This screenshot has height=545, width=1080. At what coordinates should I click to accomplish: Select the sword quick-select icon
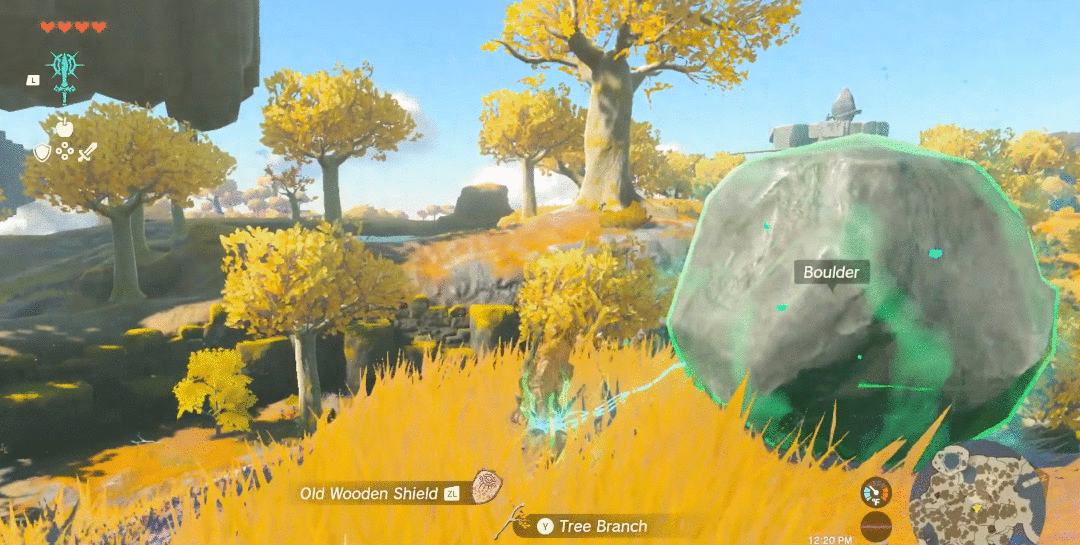87,152
